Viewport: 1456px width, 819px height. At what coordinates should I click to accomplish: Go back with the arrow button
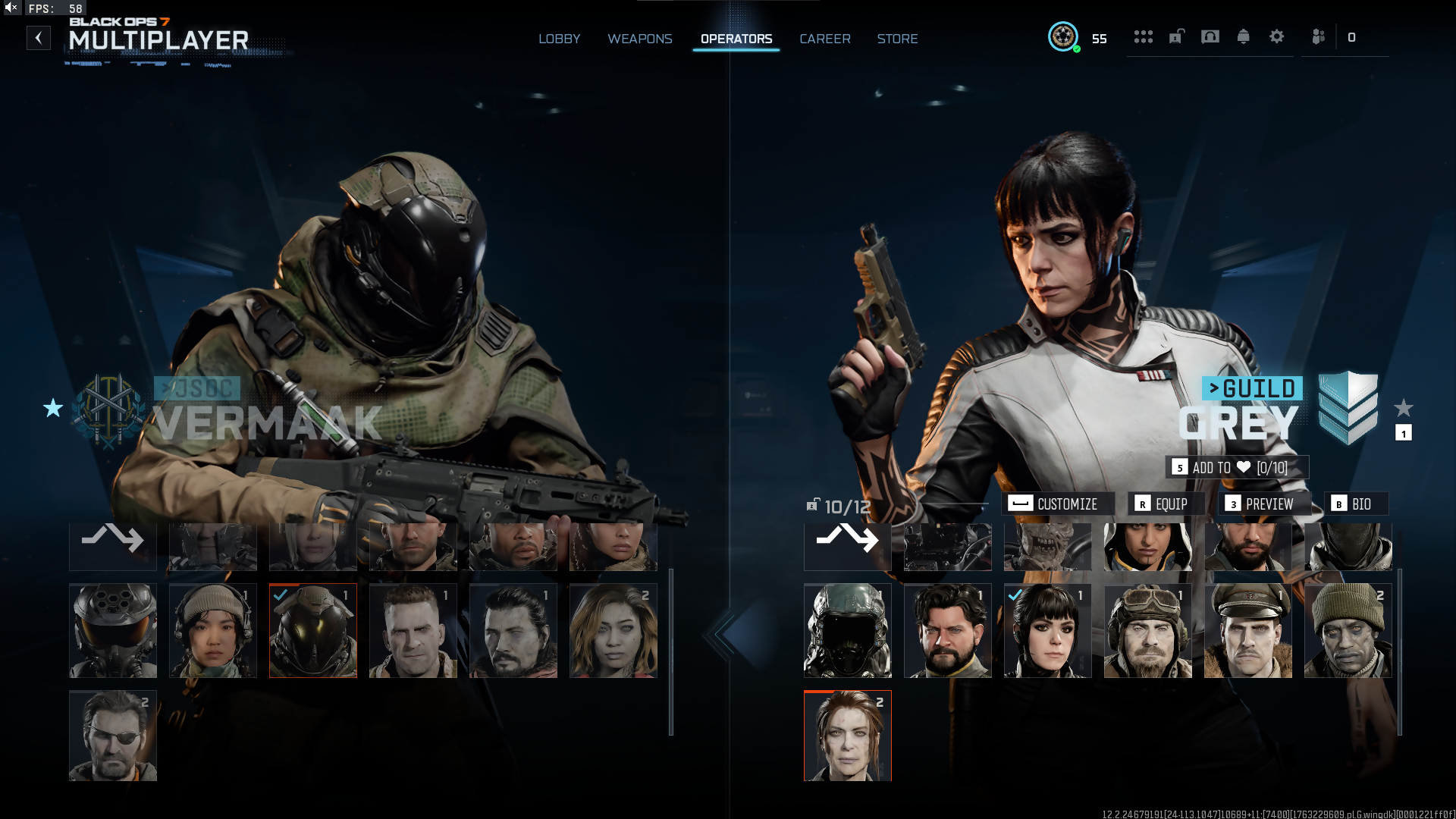pyautogui.click(x=39, y=38)
